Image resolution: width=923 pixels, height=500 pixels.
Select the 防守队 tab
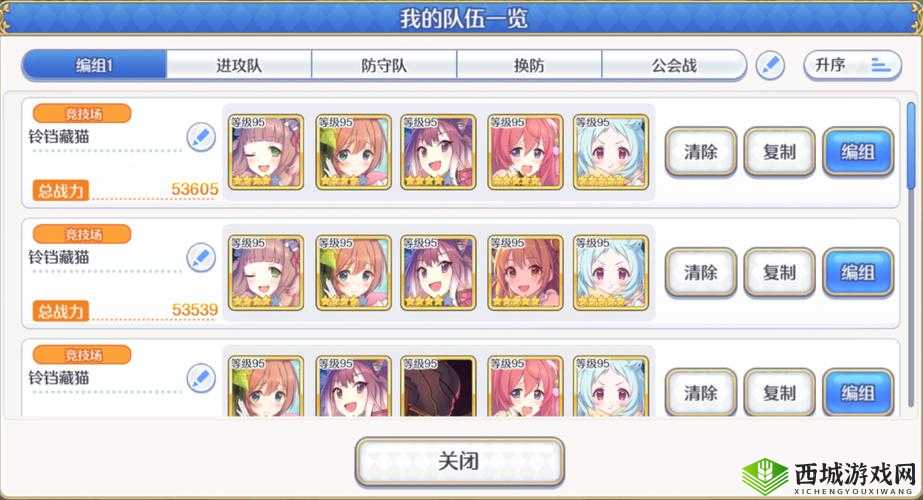[384, 66]
